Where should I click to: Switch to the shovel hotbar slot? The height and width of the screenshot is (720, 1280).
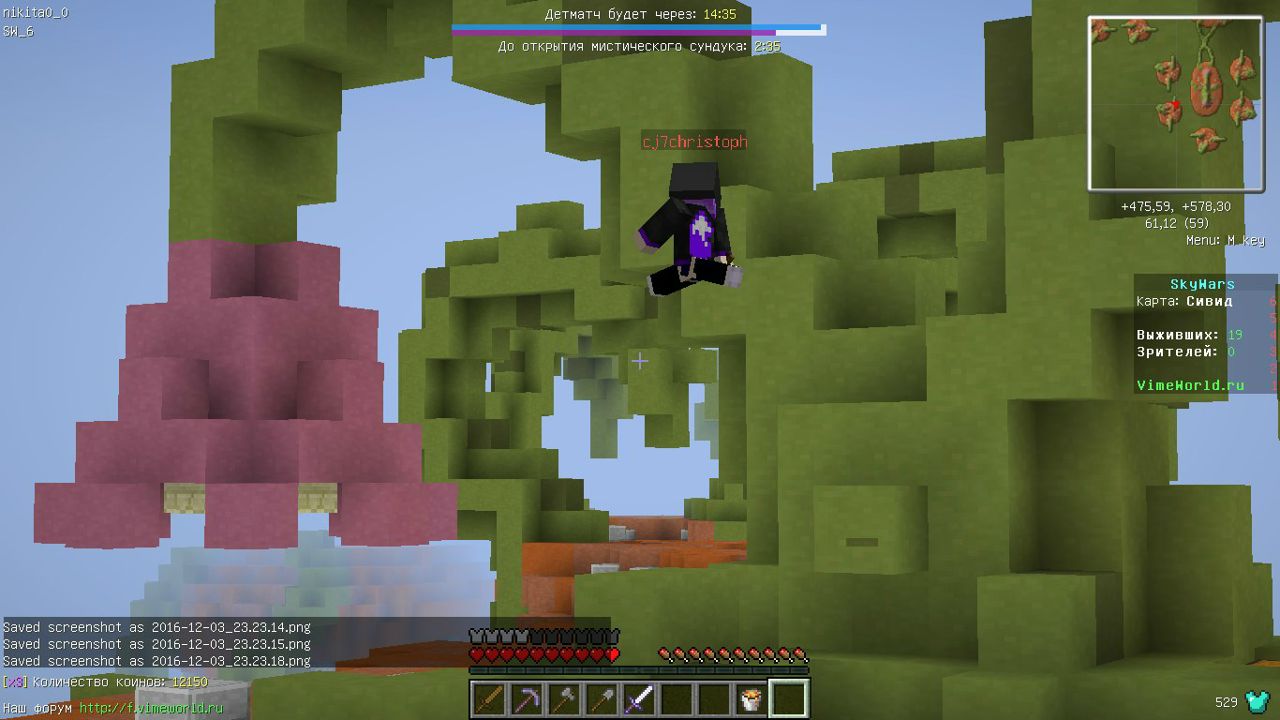601,699
